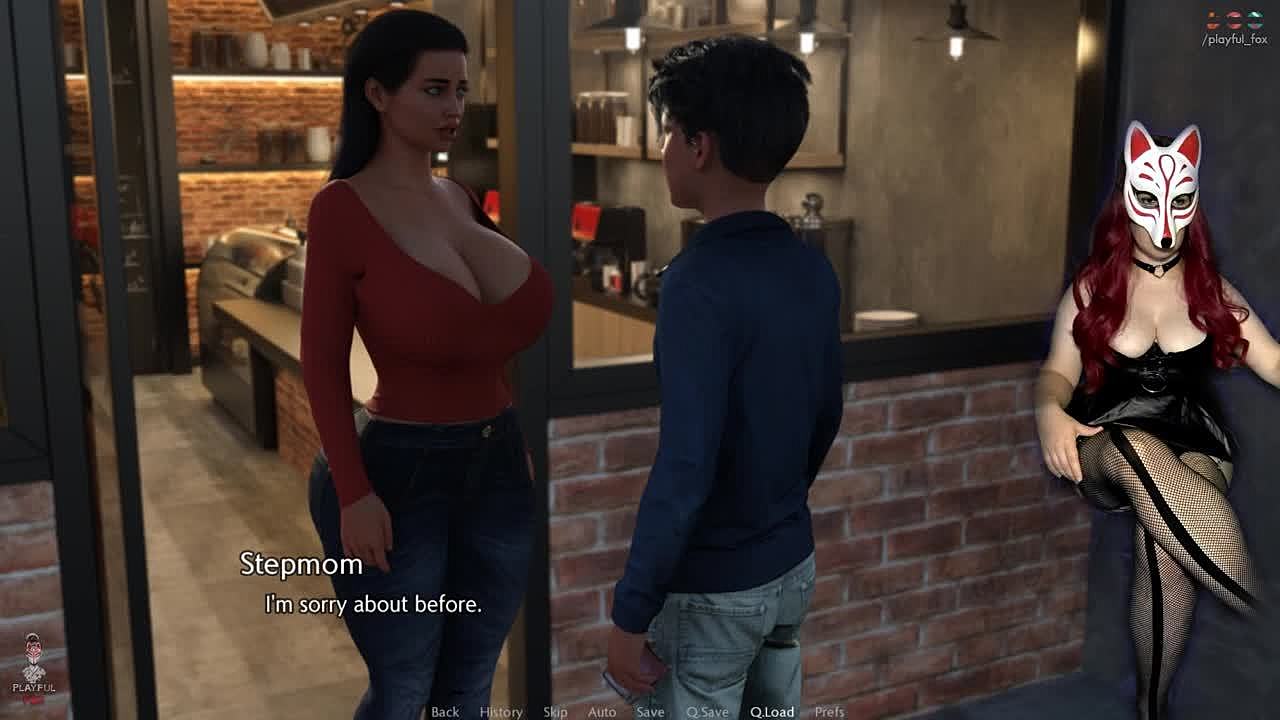Open the History log

[501, 712]
